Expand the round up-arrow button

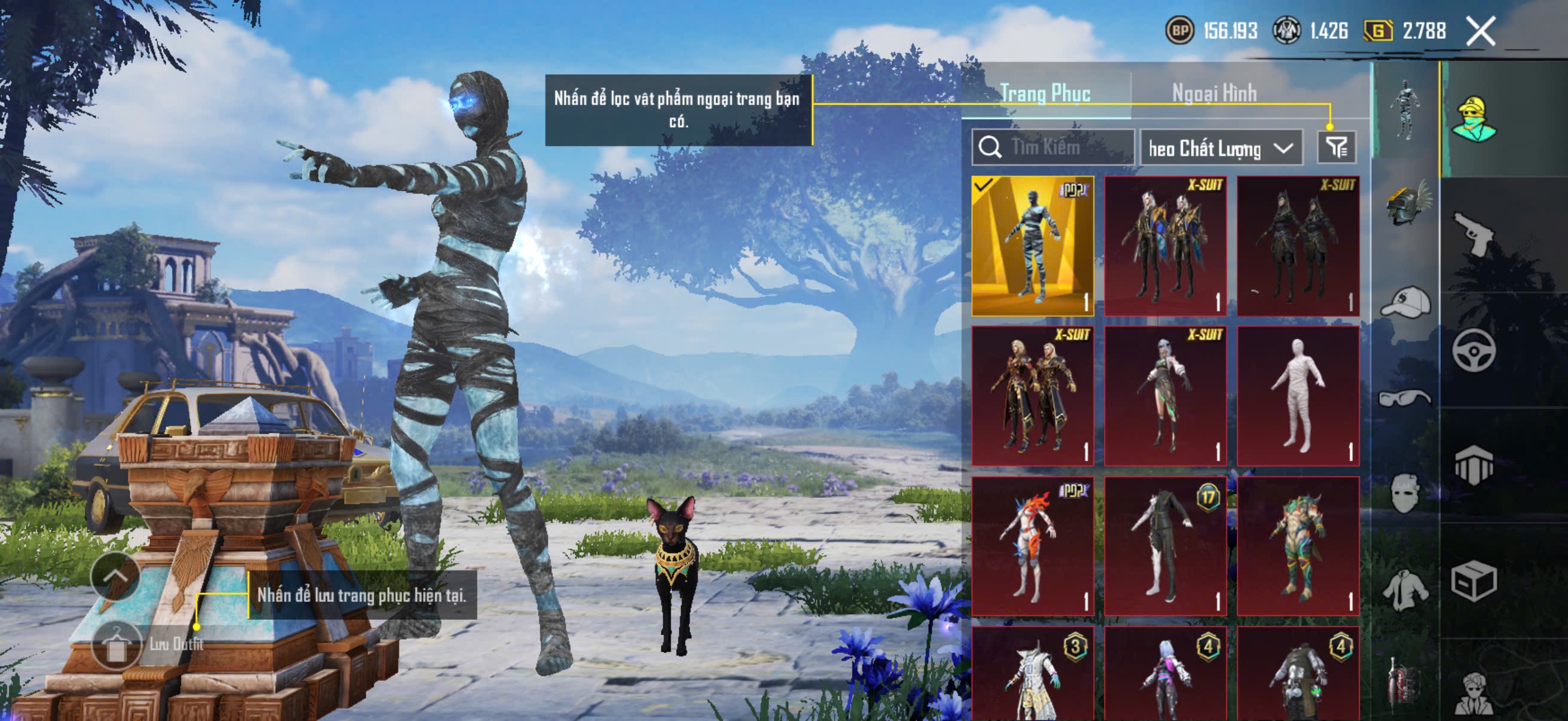pyautogui.click(x=114, y=576)
